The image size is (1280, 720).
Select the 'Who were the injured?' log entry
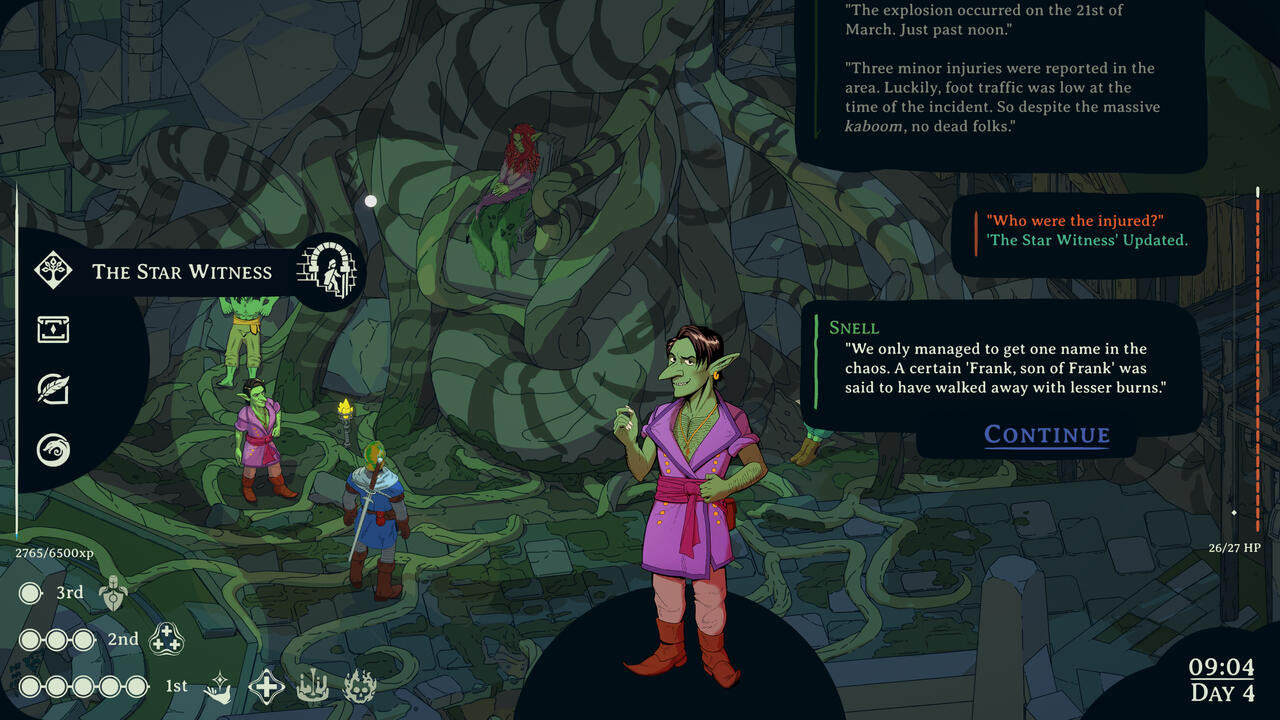pyautogui.click(x=1075, y=221)
